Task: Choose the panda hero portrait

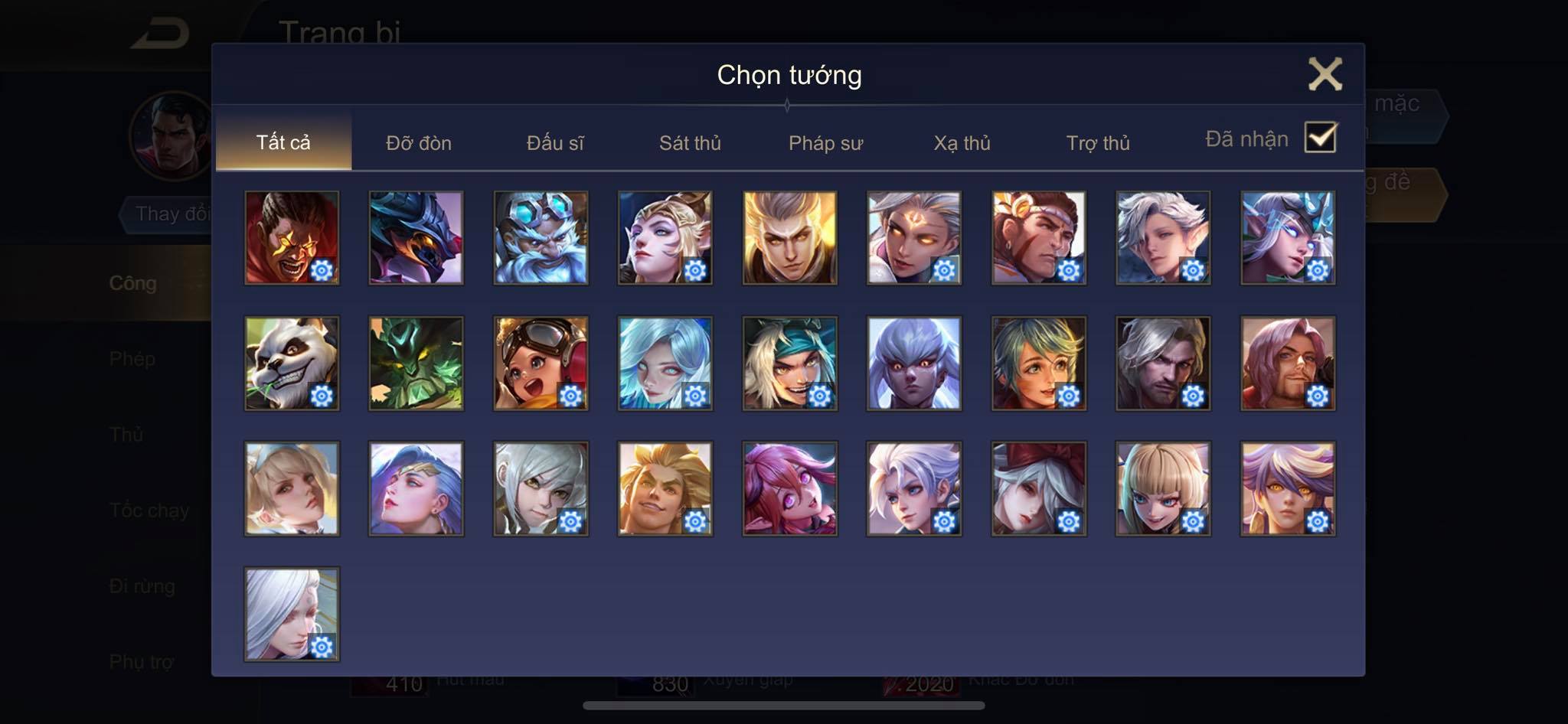Action: tap(292, 363)
